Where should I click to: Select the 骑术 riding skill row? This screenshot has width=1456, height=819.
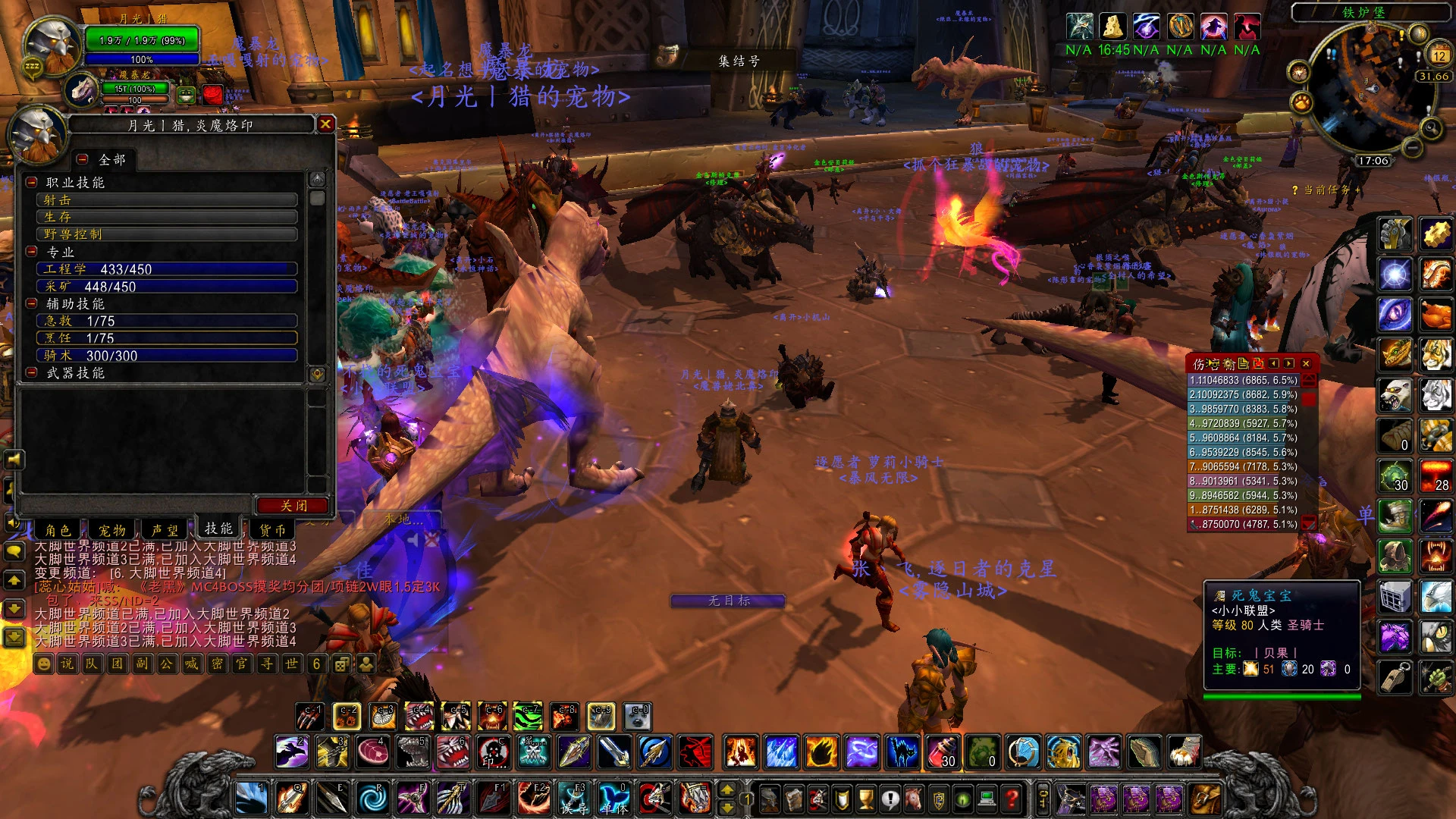click(x=167, y=356)
